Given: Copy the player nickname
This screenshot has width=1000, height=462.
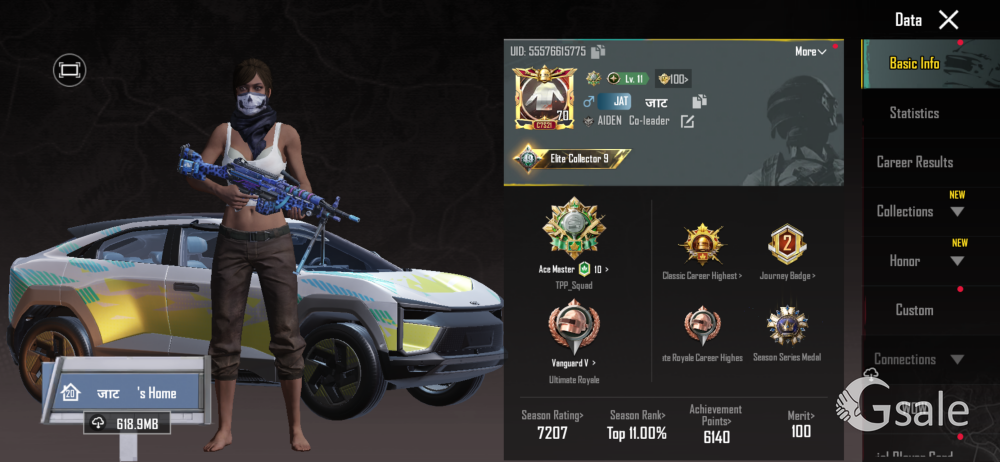Looking at the screenshot, I should pyautogui.click(x=699, y=101).
